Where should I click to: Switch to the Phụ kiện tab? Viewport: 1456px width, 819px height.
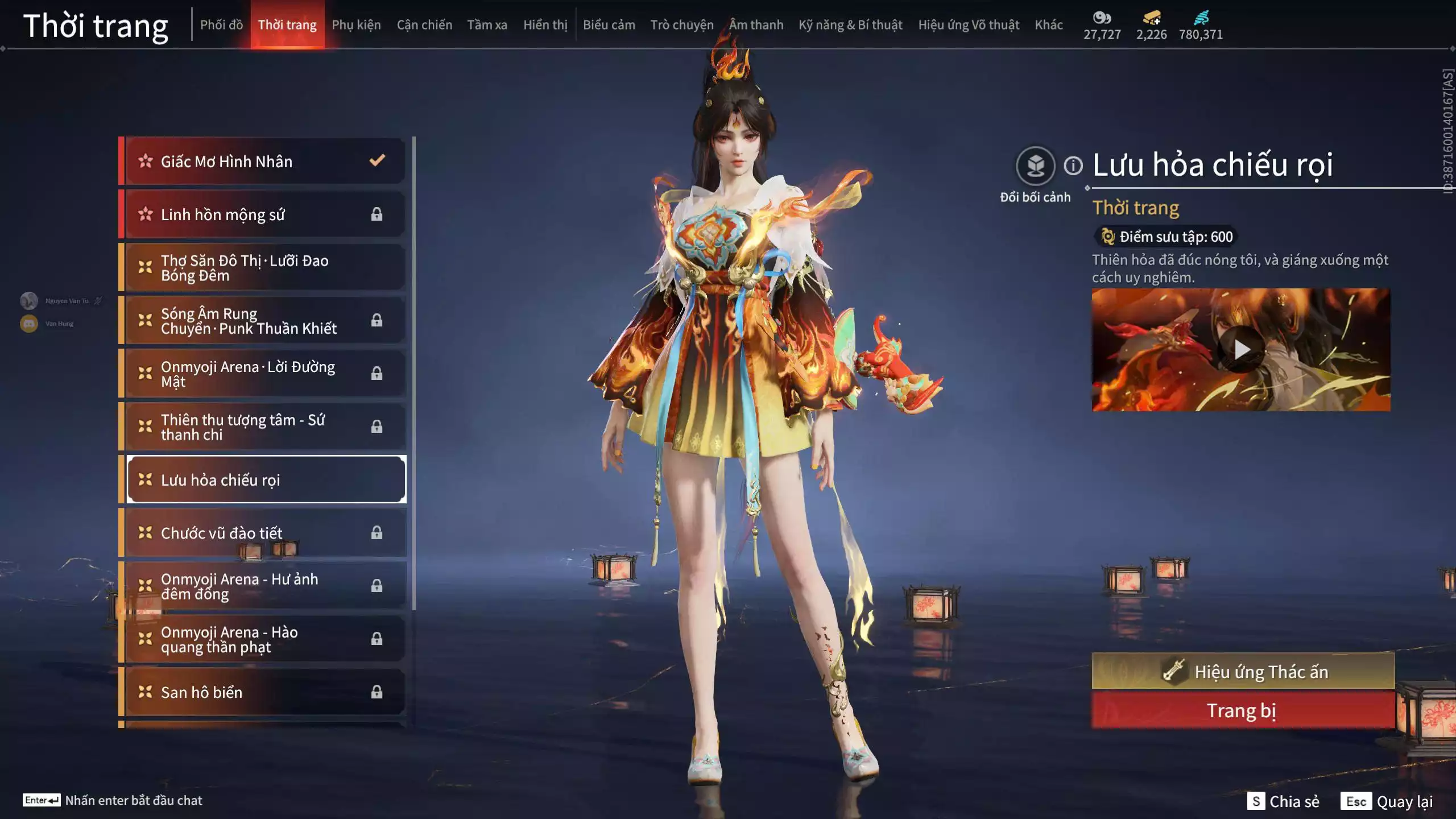tap(357, 25)
